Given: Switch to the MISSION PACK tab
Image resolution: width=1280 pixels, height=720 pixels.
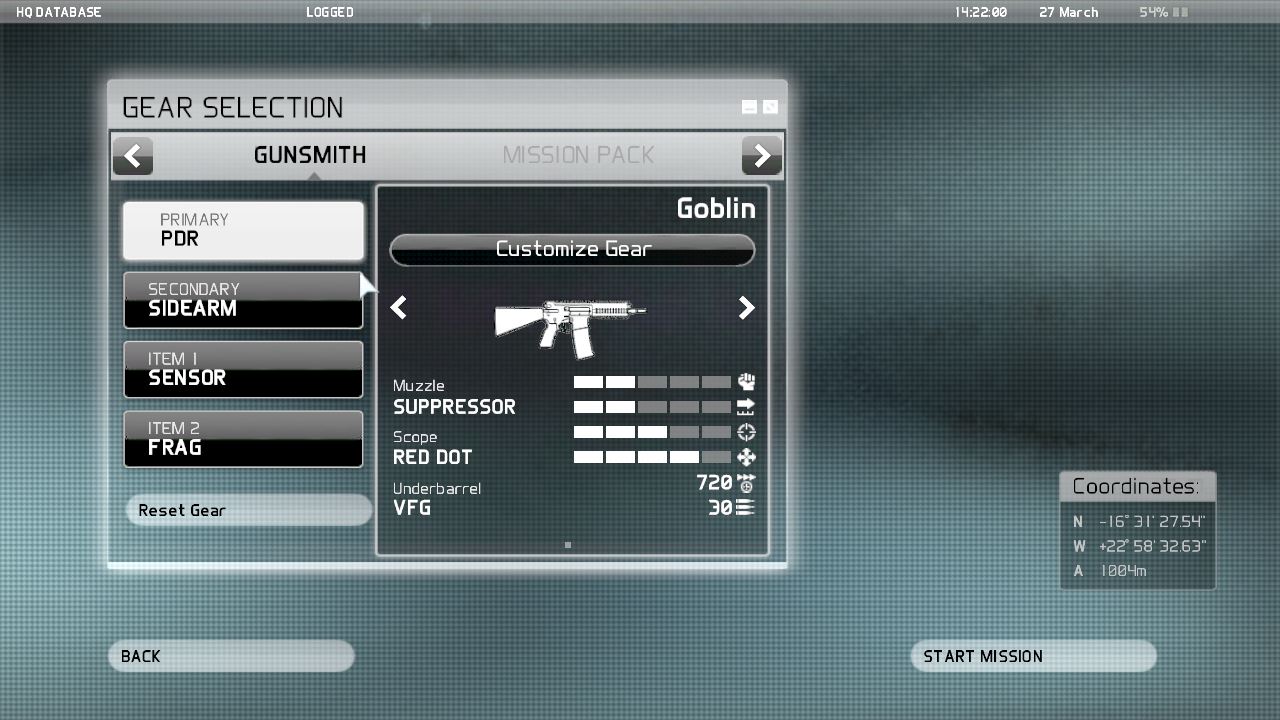Looking at the screenshot, I should coord(578,155).
